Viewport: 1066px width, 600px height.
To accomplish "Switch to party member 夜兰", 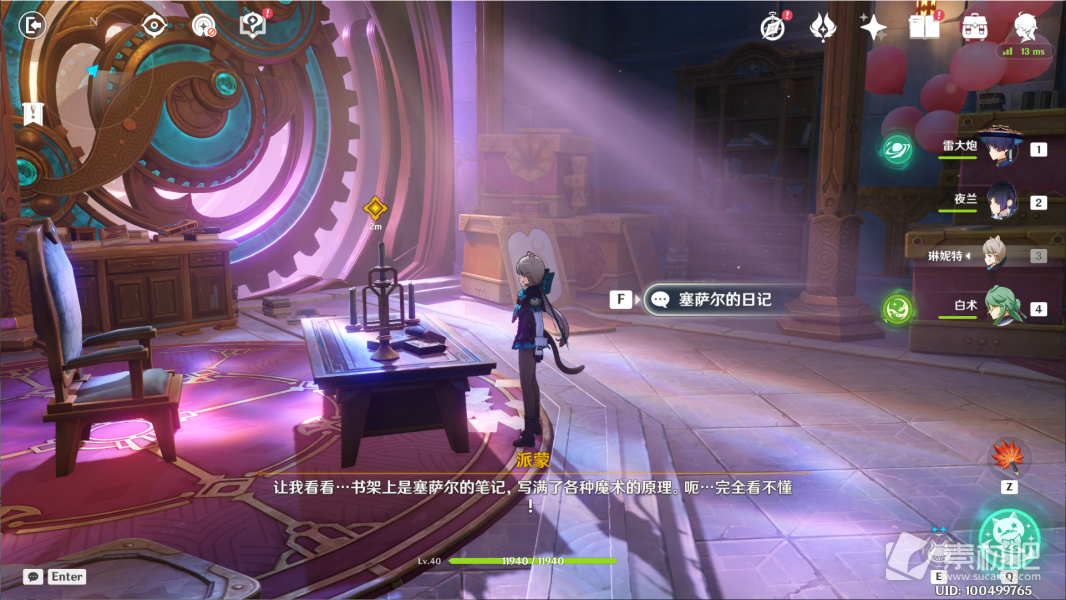I will pos(1000,202).
